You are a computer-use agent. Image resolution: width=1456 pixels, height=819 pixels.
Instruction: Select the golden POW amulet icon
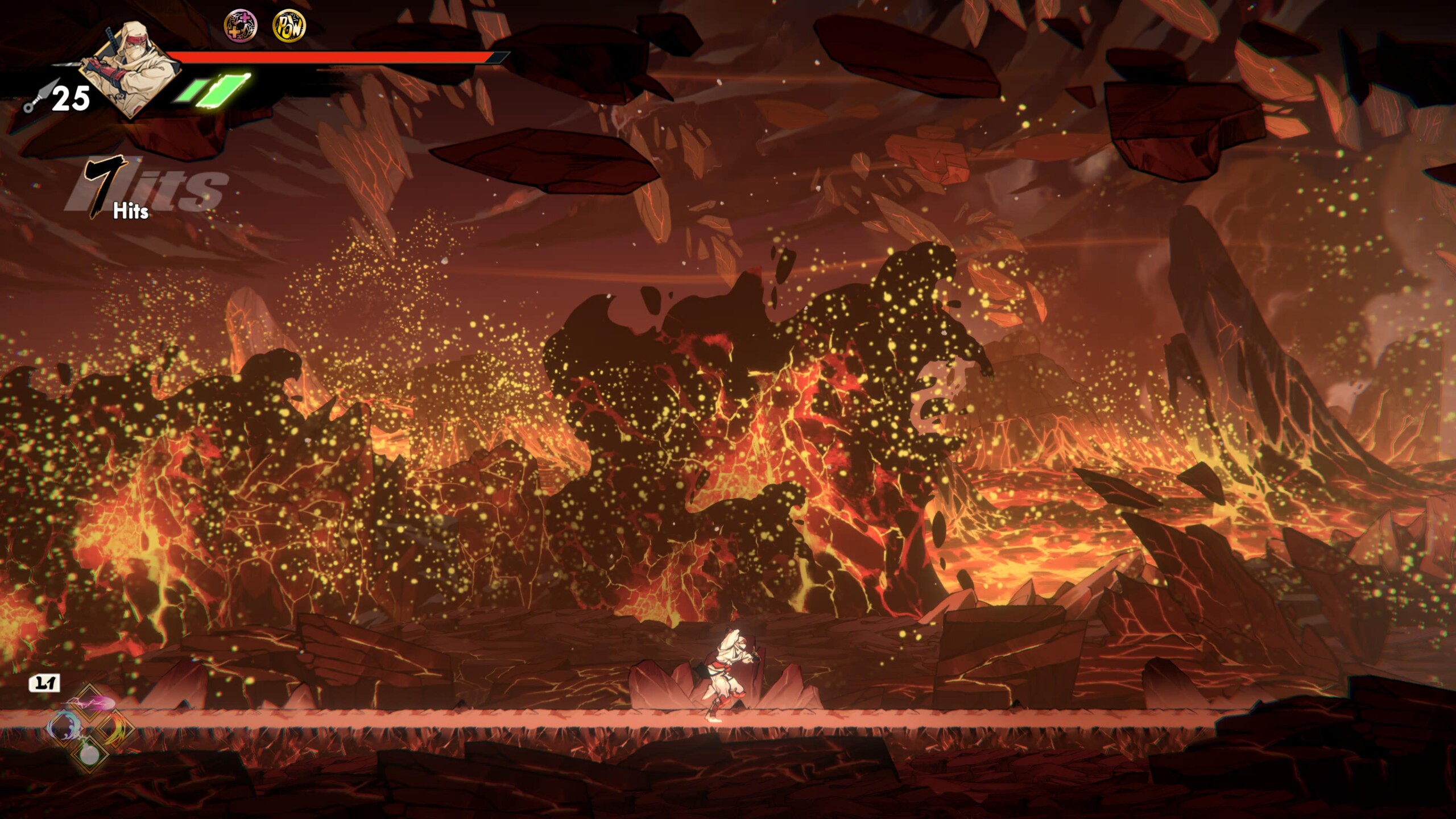point(289,26)
